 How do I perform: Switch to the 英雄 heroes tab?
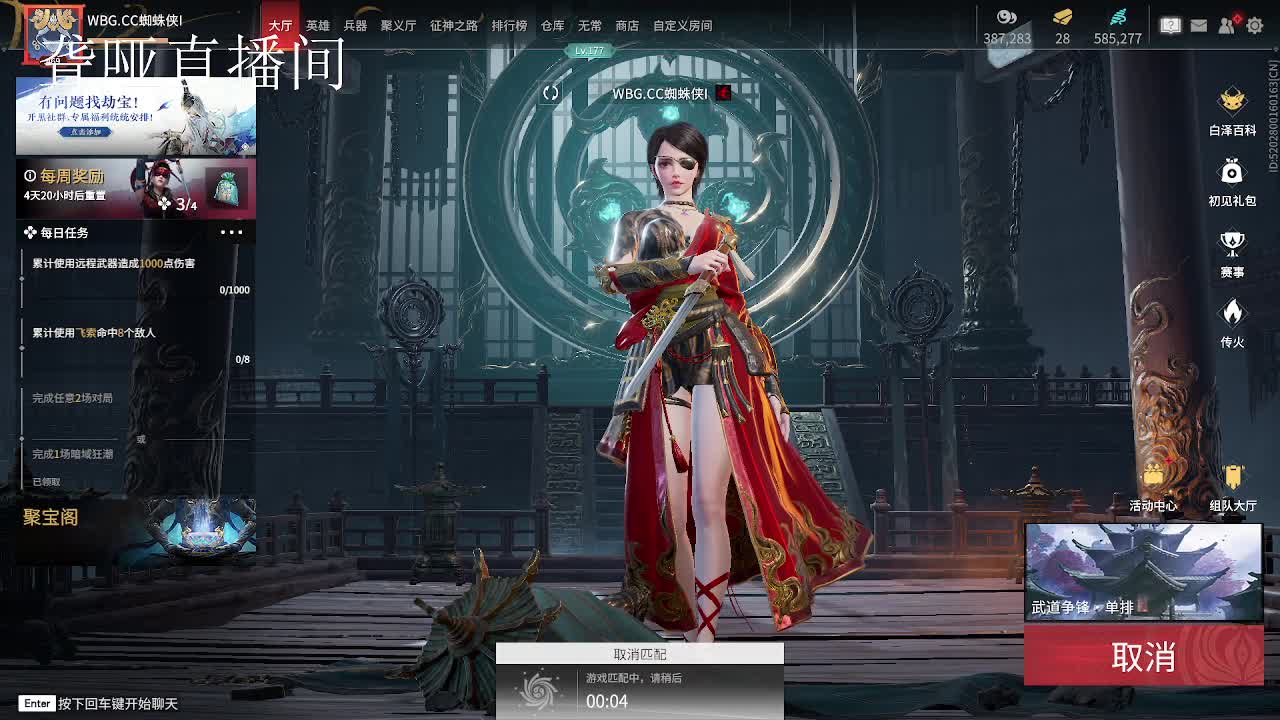pos(318,26)
